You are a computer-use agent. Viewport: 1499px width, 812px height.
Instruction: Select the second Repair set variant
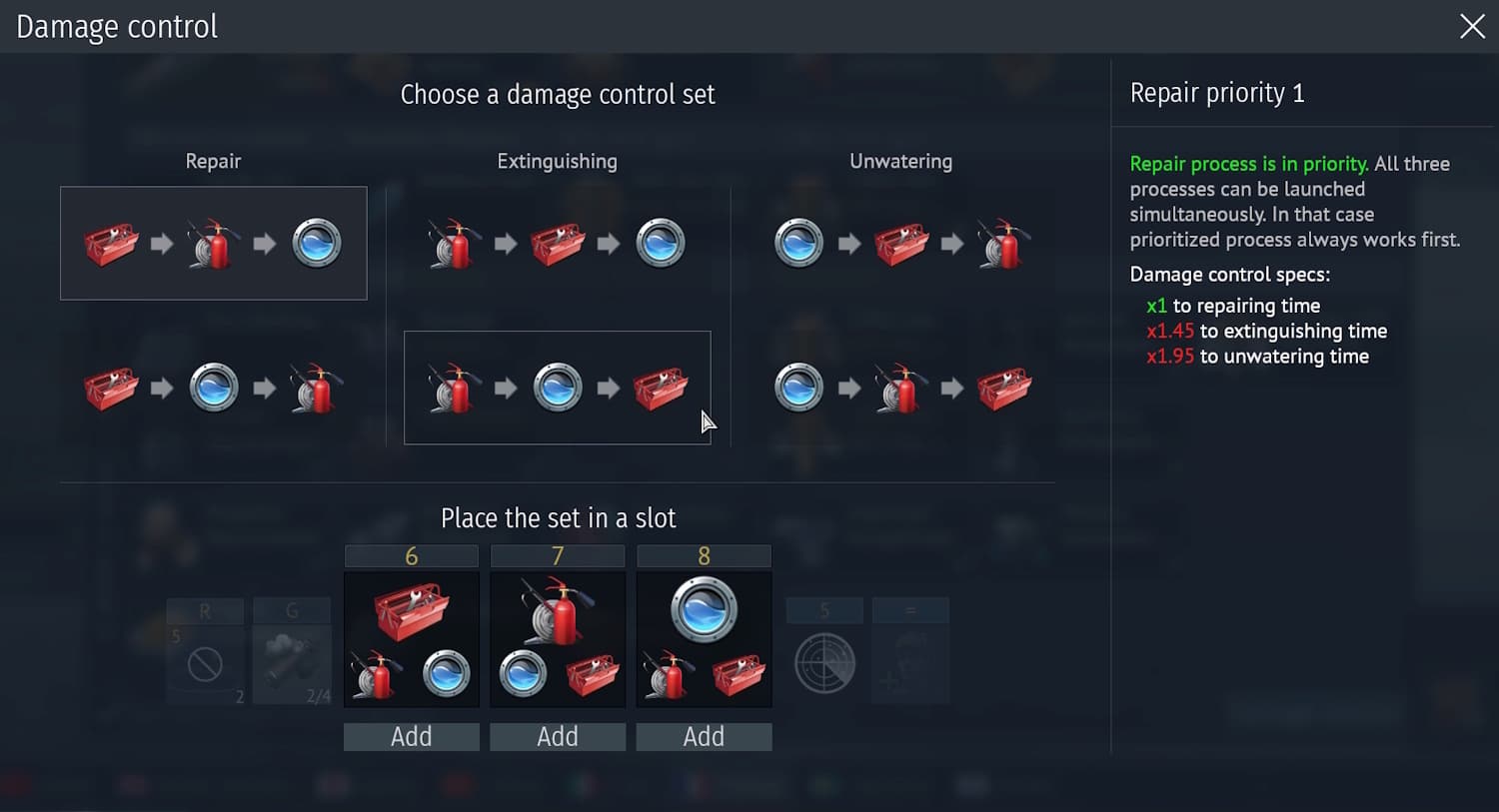pos(213,388)
